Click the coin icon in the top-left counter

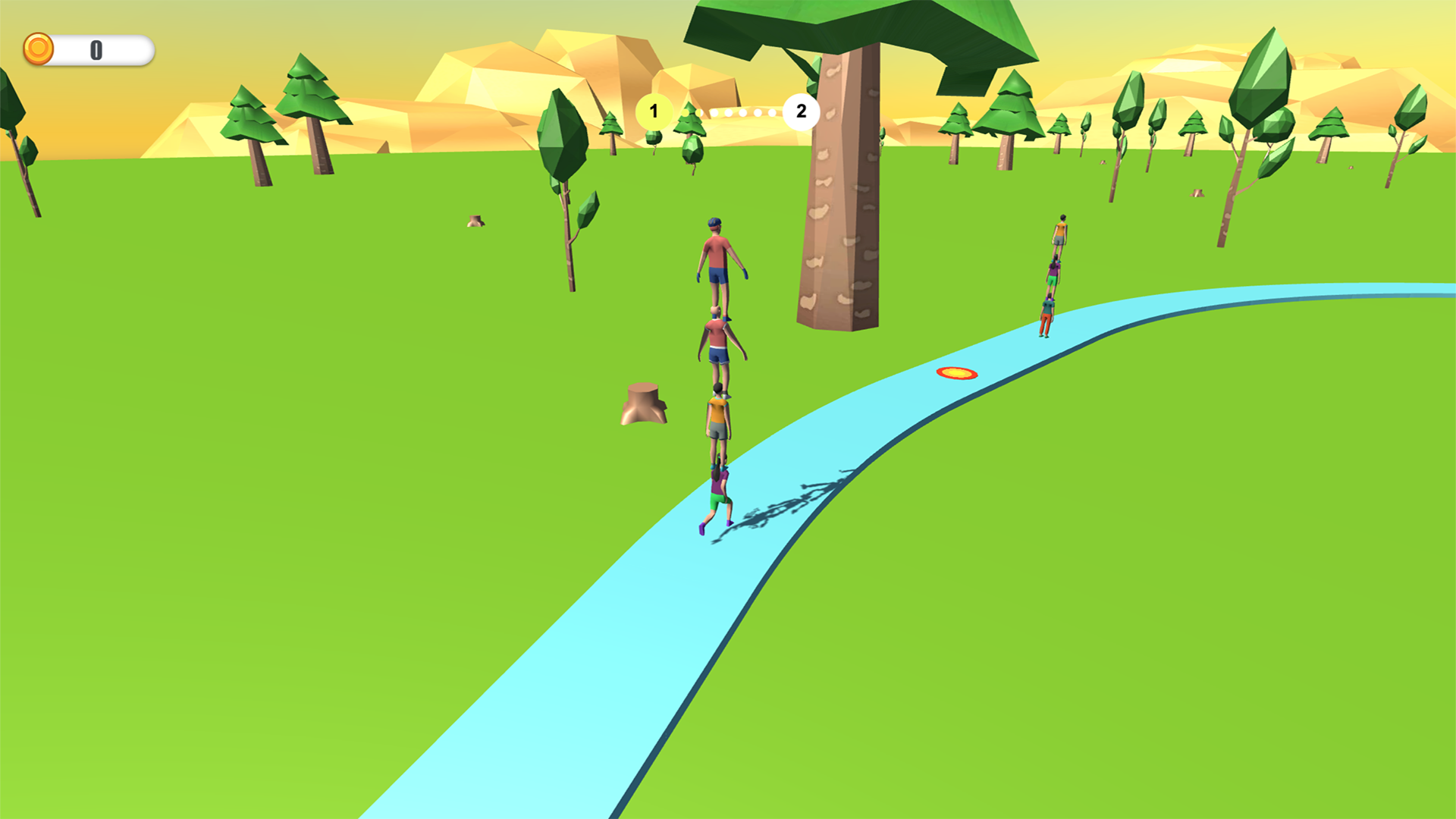38,49
